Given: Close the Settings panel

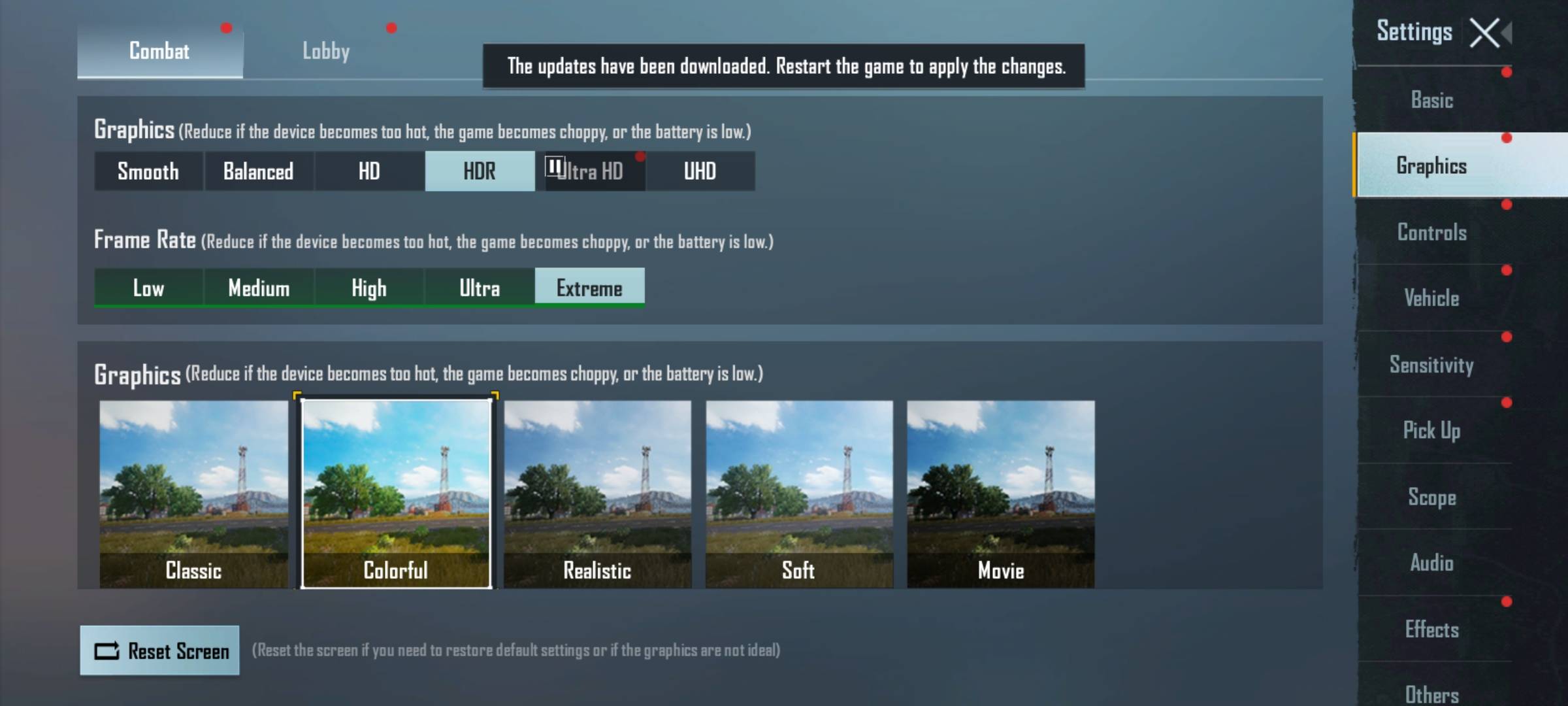Looking at the screenshot, I should tap(1484, 33).
